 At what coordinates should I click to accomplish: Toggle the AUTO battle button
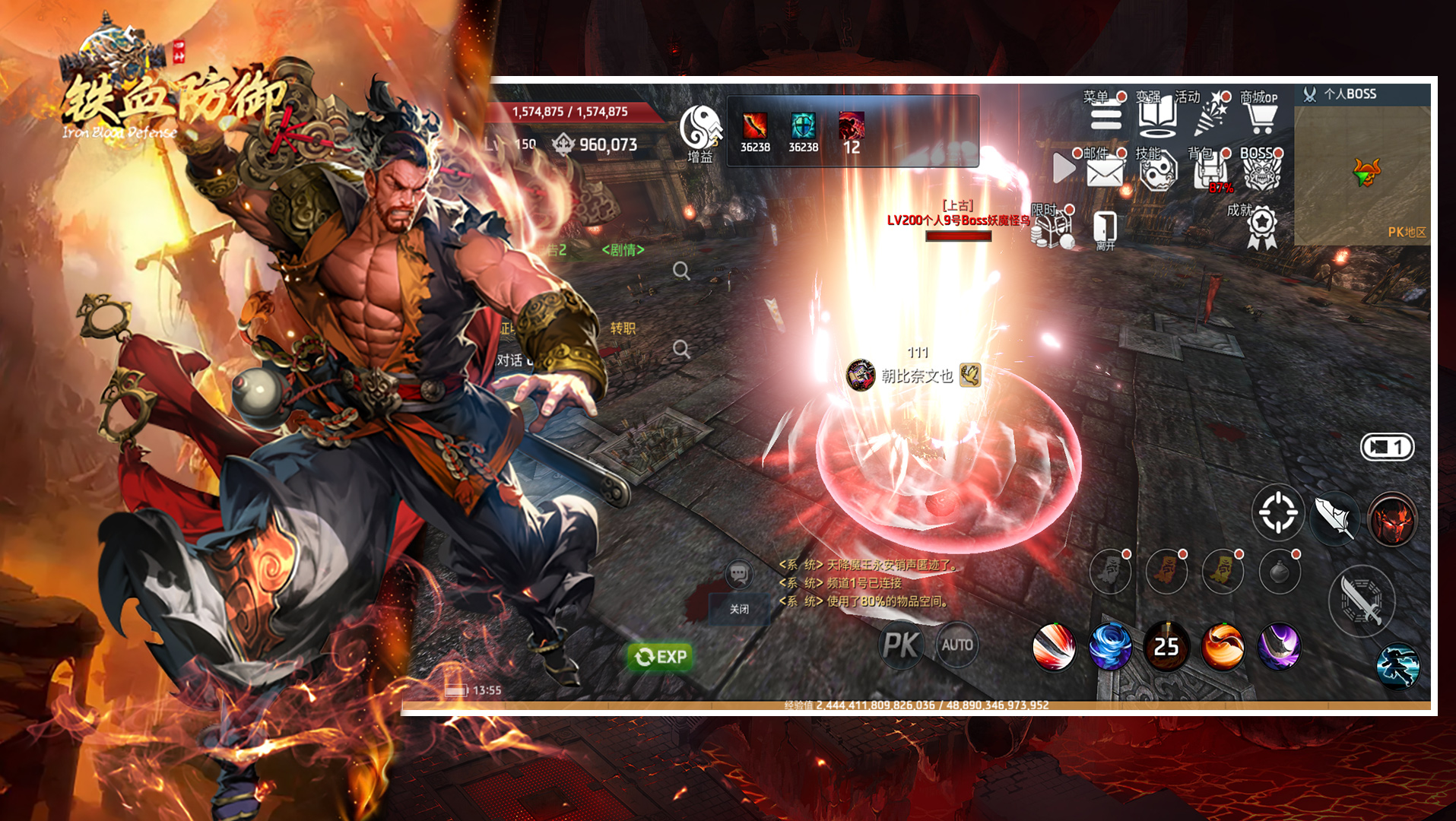click(x=956, y=645)
